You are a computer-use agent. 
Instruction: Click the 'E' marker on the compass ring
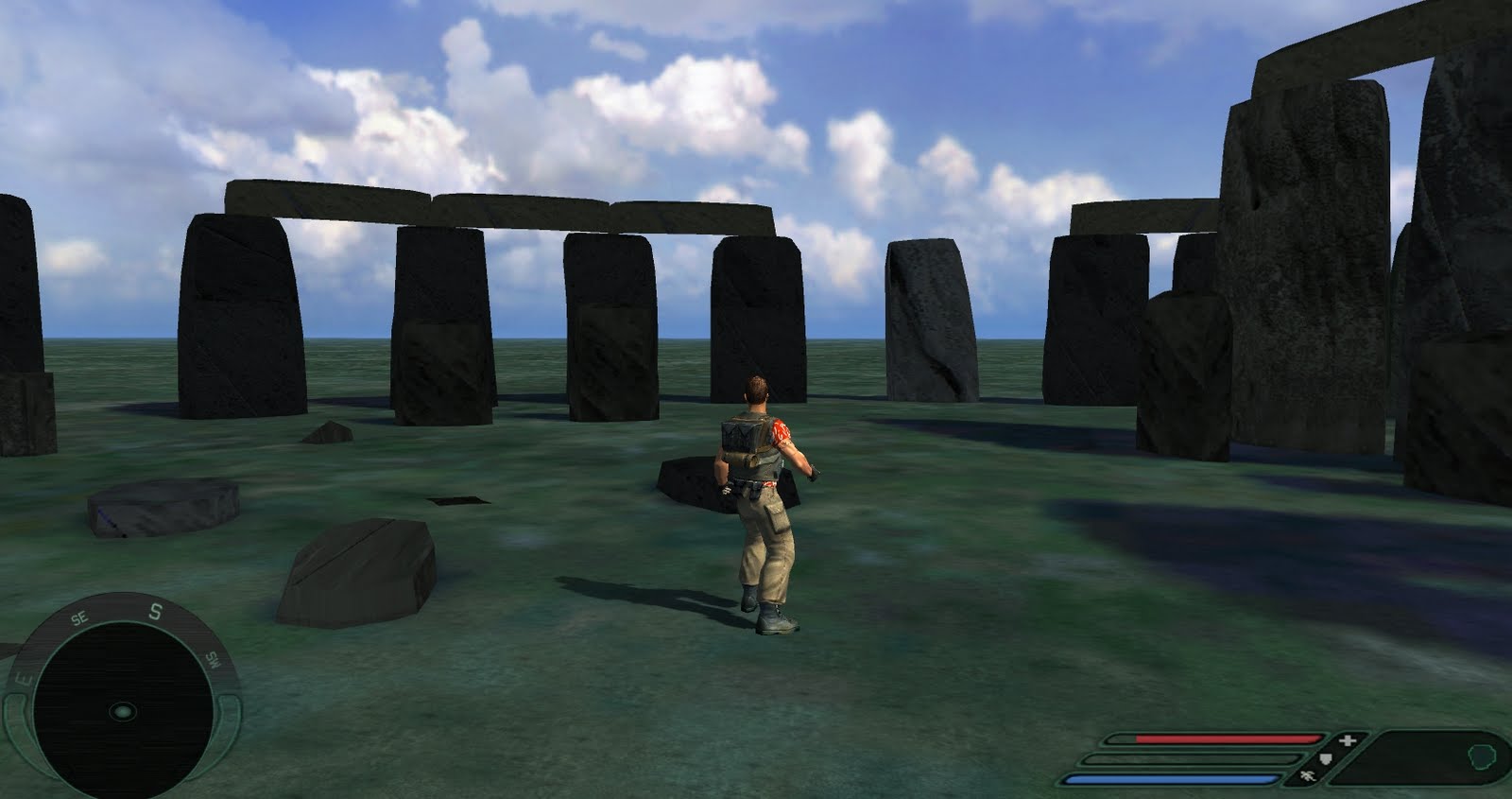[x=23, y=679]
